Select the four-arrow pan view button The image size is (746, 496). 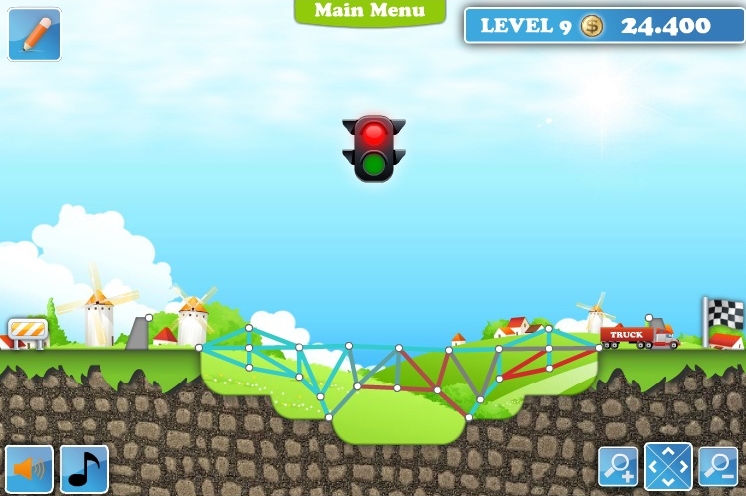(668, 466)
